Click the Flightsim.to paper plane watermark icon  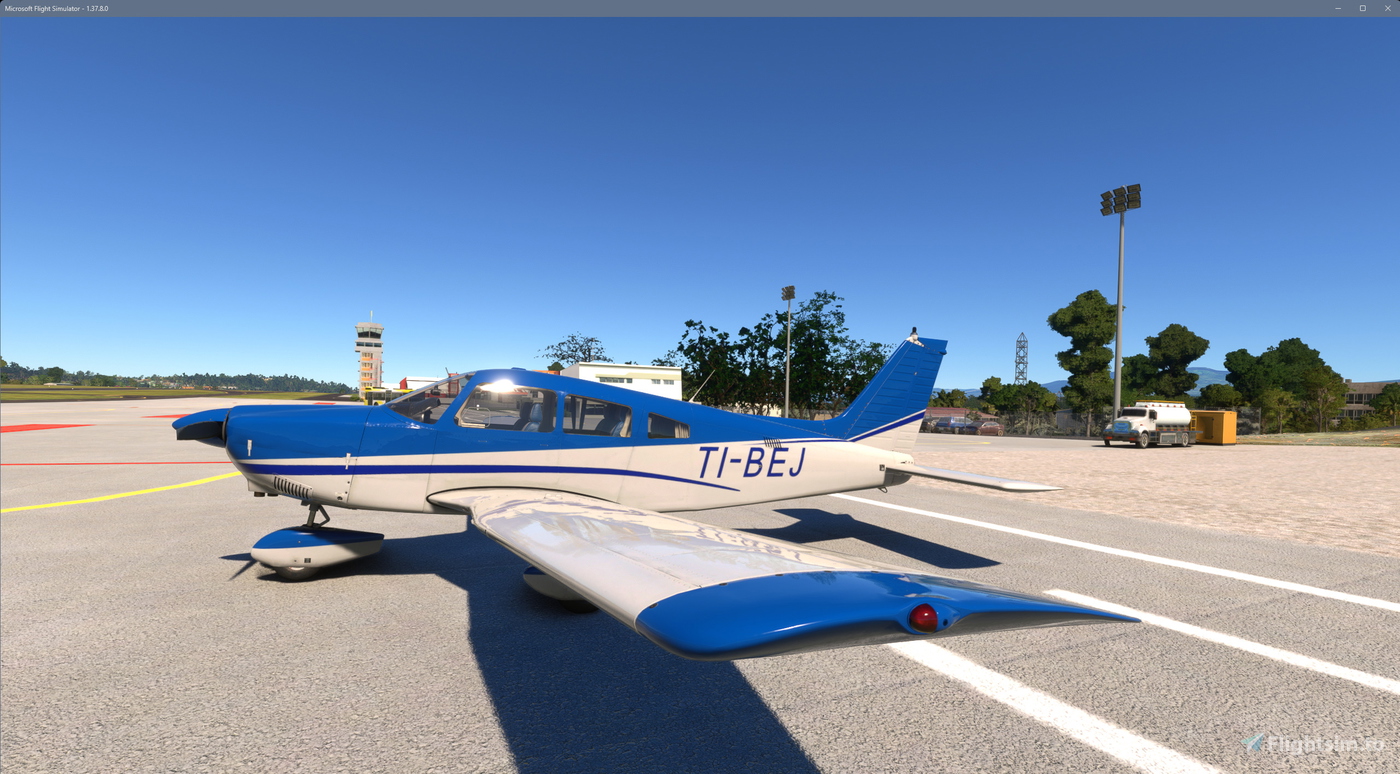click(x=1251, y=743)
